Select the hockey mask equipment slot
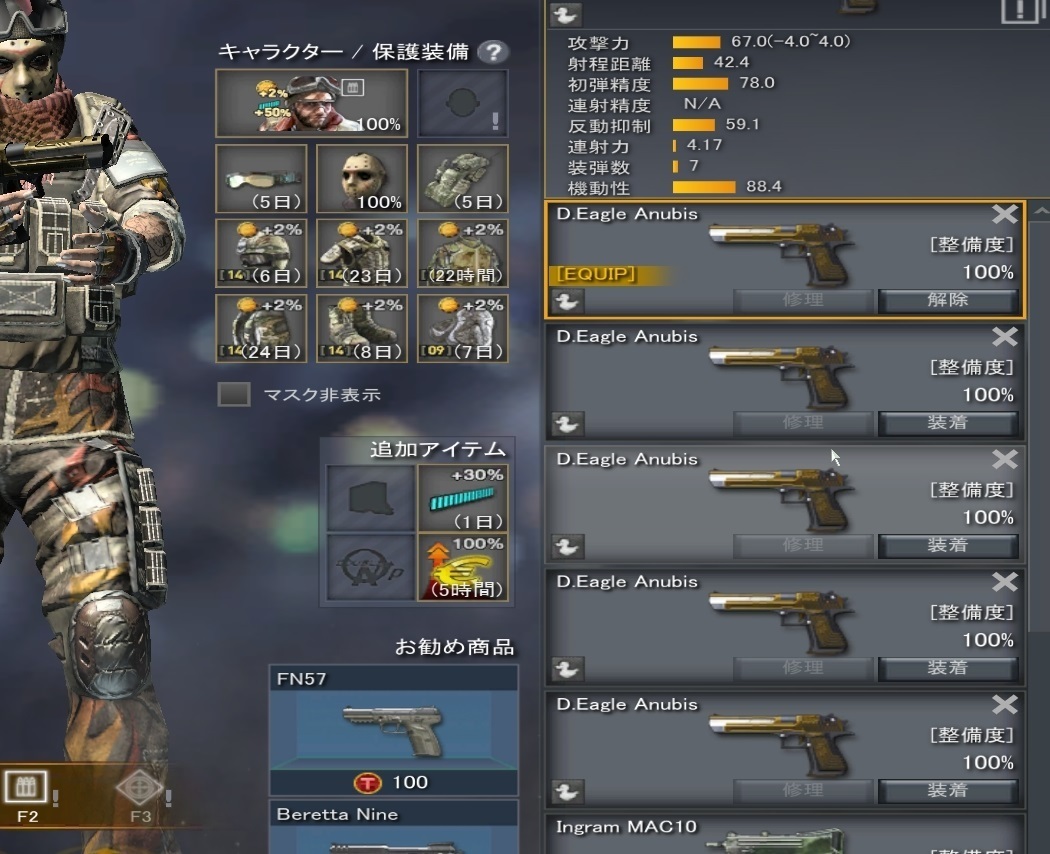This screenshot has height=854, width=1050. pyautogui.click(x=362, y=179)
